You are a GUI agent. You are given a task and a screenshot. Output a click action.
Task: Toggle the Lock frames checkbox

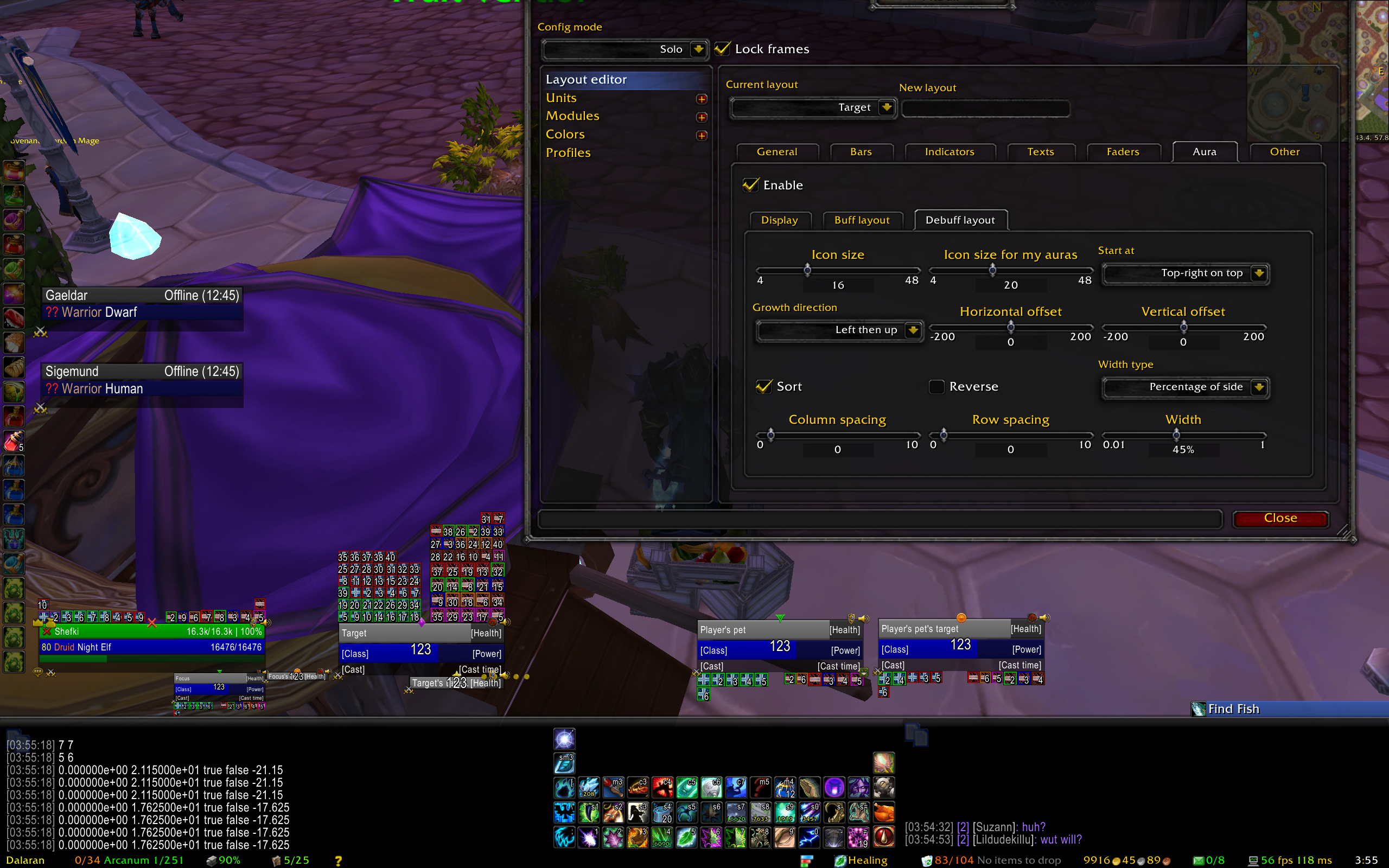723,49
